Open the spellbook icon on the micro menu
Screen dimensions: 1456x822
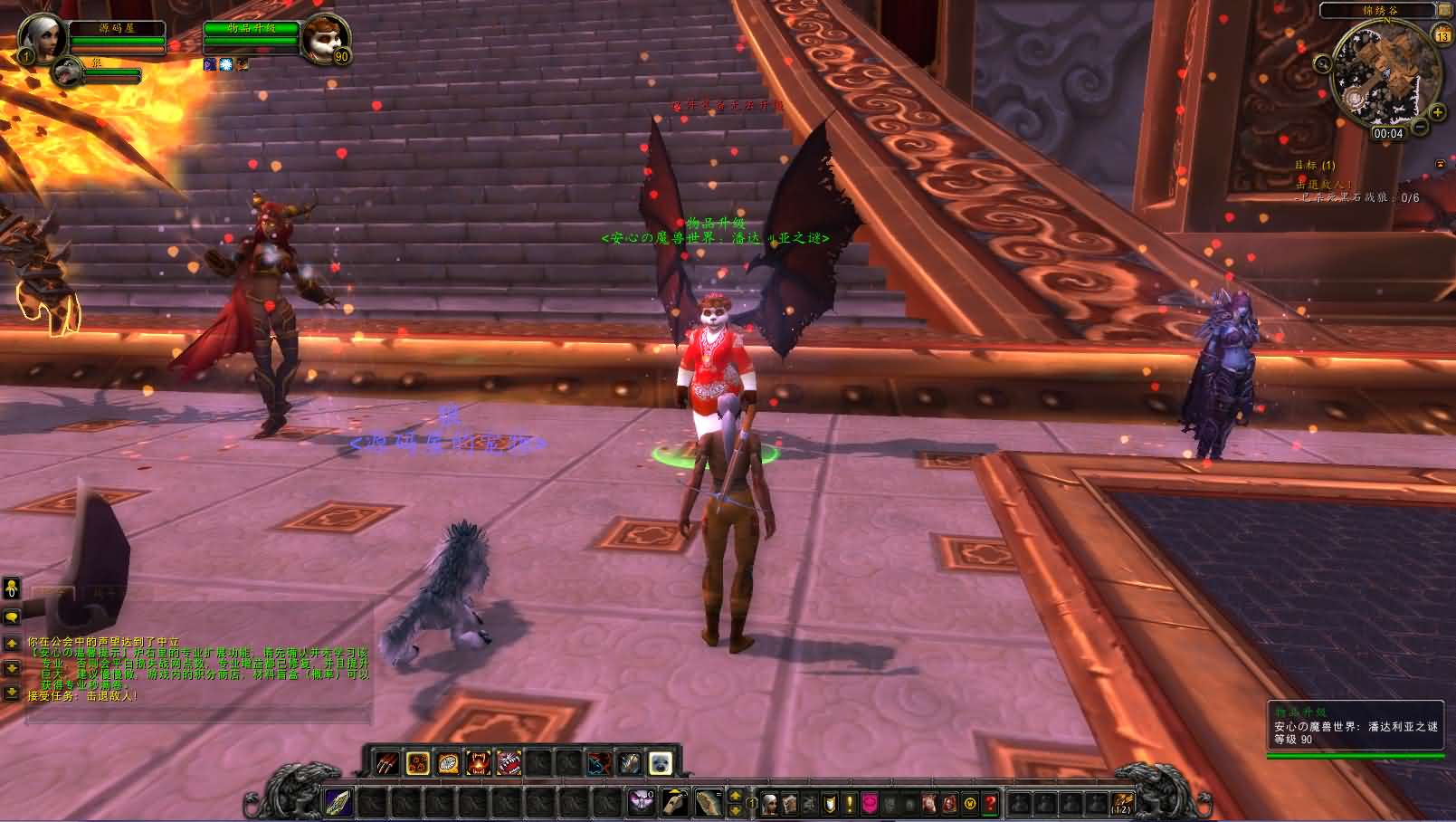click(789, 804)
